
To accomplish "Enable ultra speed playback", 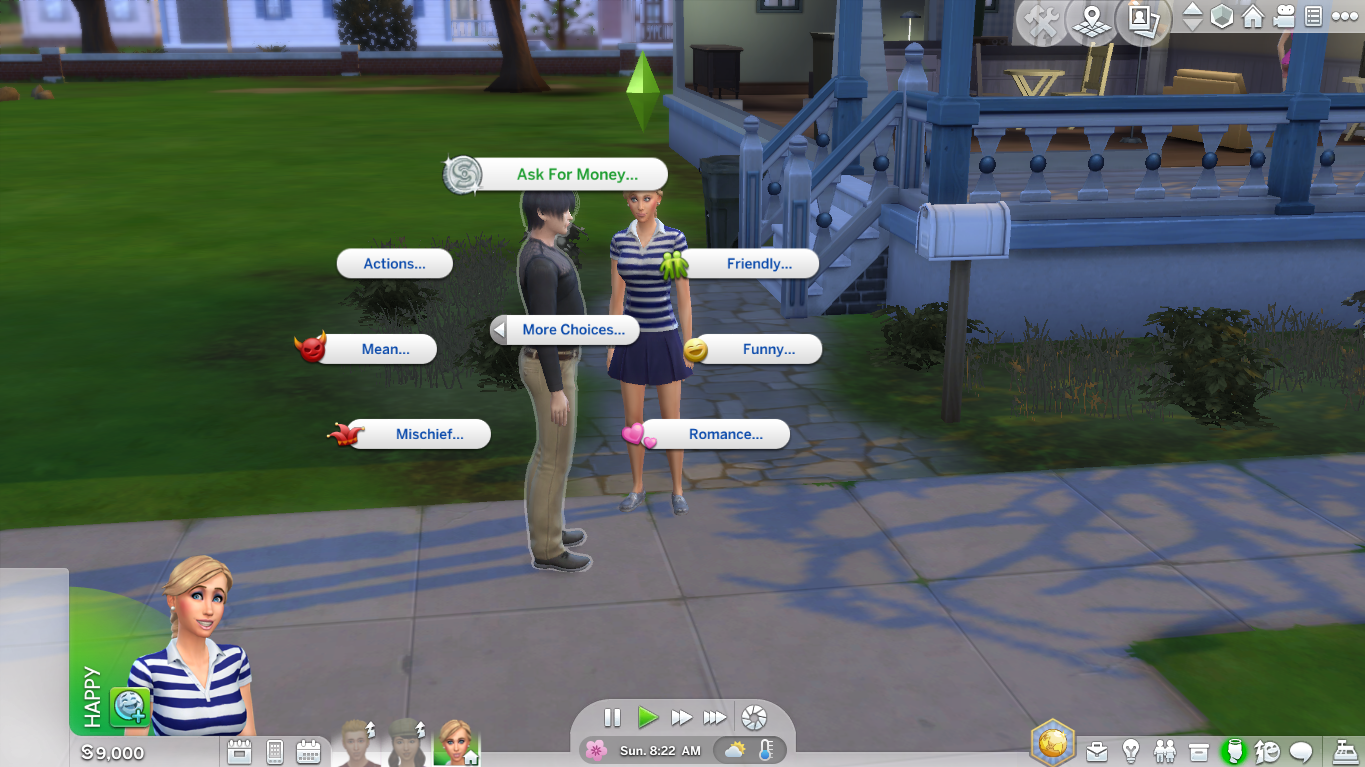I will [x=715, y=717].
